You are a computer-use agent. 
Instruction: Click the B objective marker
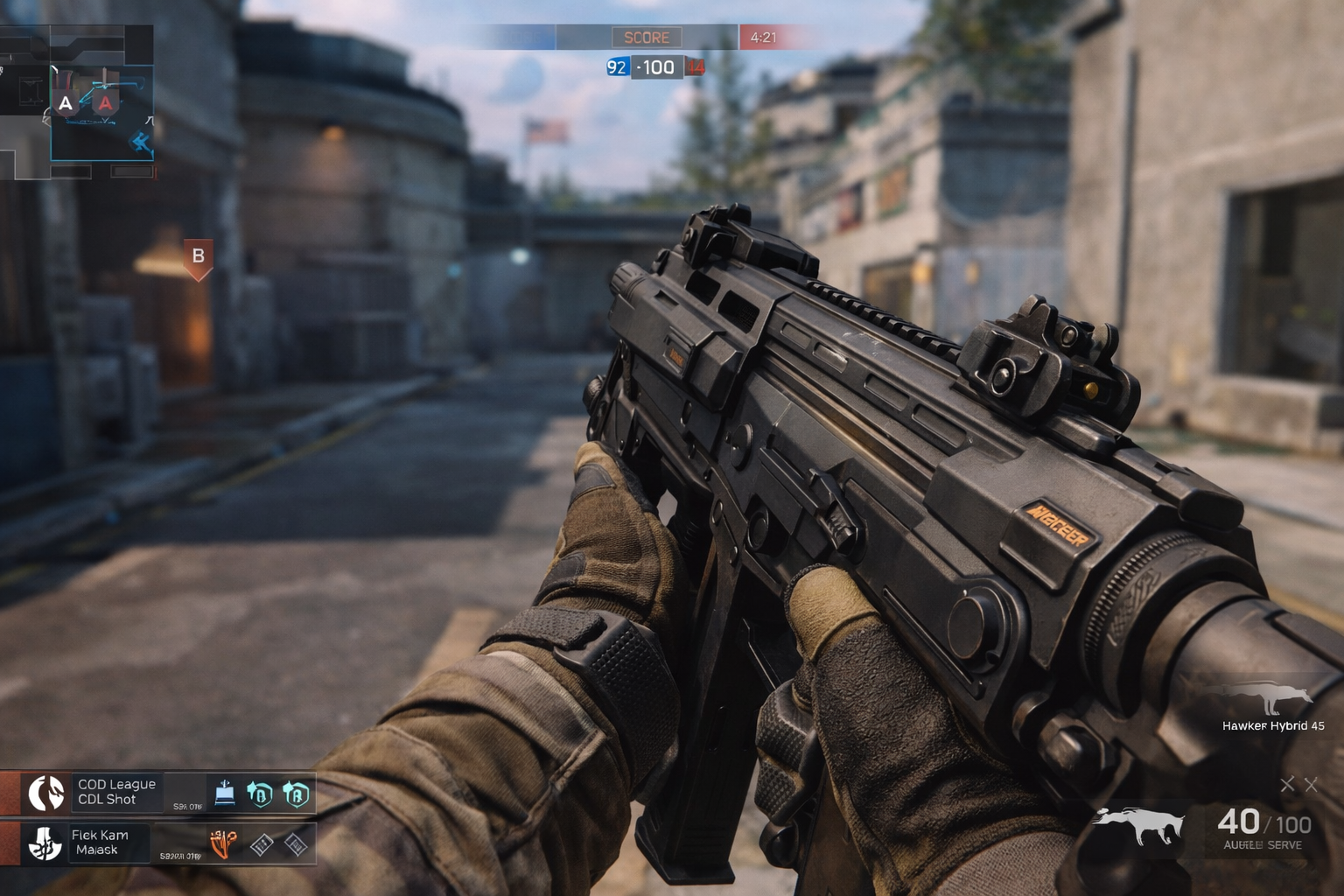click(x=199, y=257)
